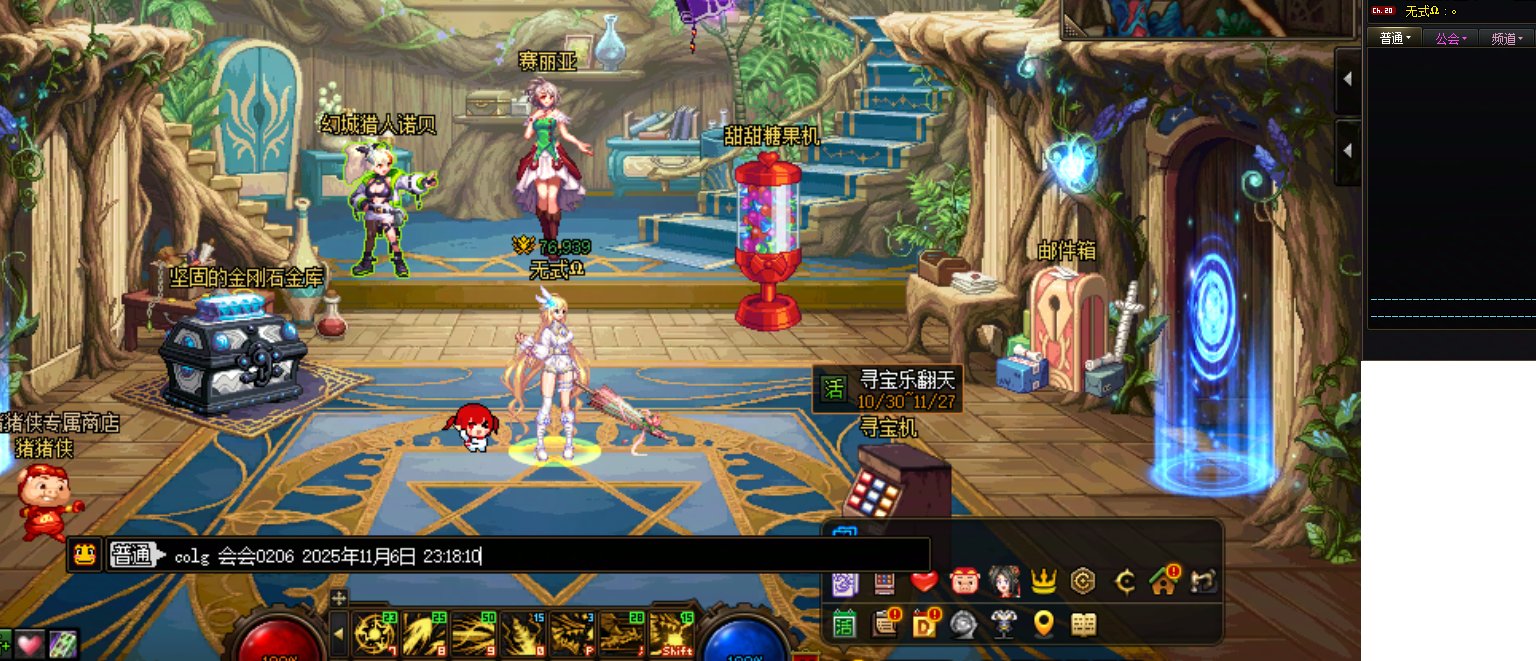Activate the skill bound to Shift
This screenshot has height=661, width=1536.
click(671, 634)
